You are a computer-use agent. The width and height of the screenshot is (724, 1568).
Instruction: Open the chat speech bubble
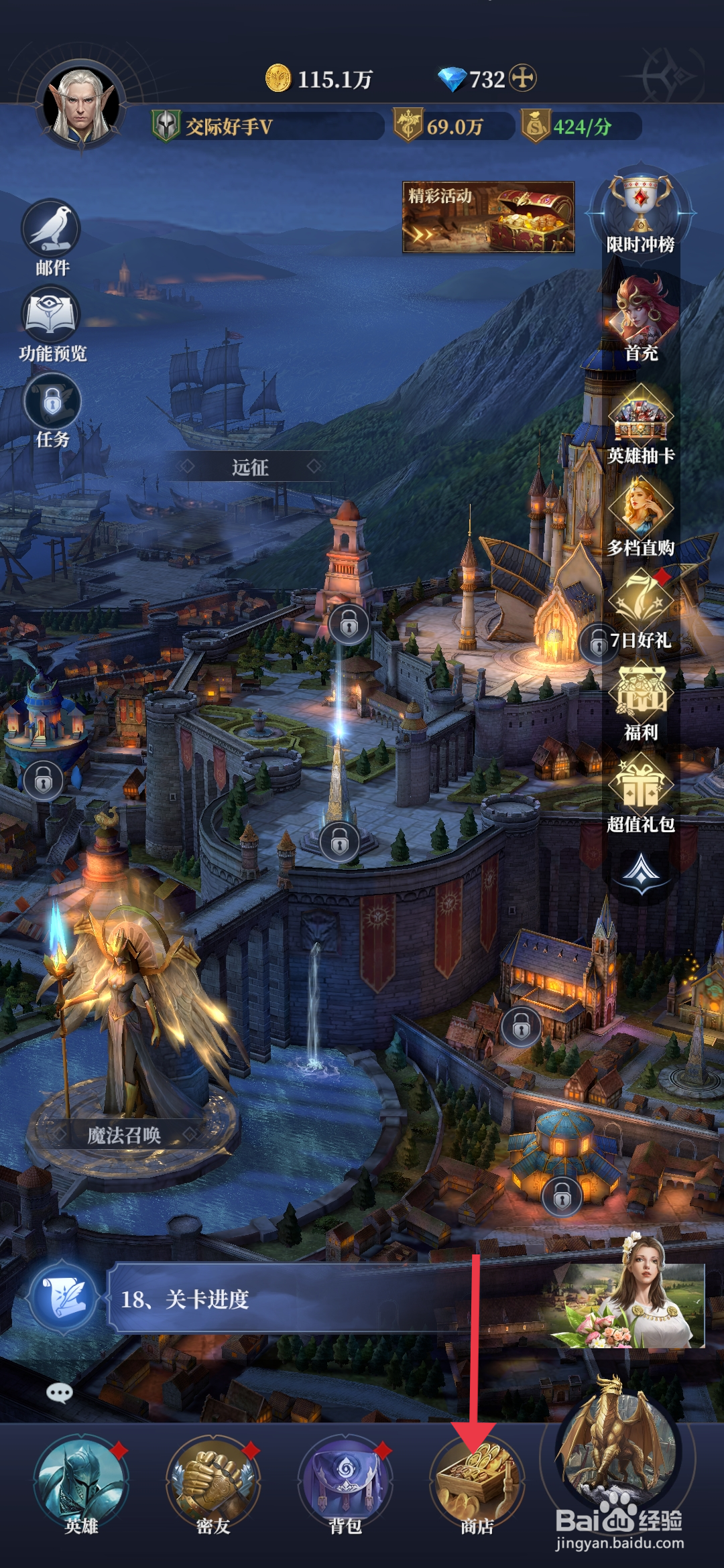coord(60,1393)
